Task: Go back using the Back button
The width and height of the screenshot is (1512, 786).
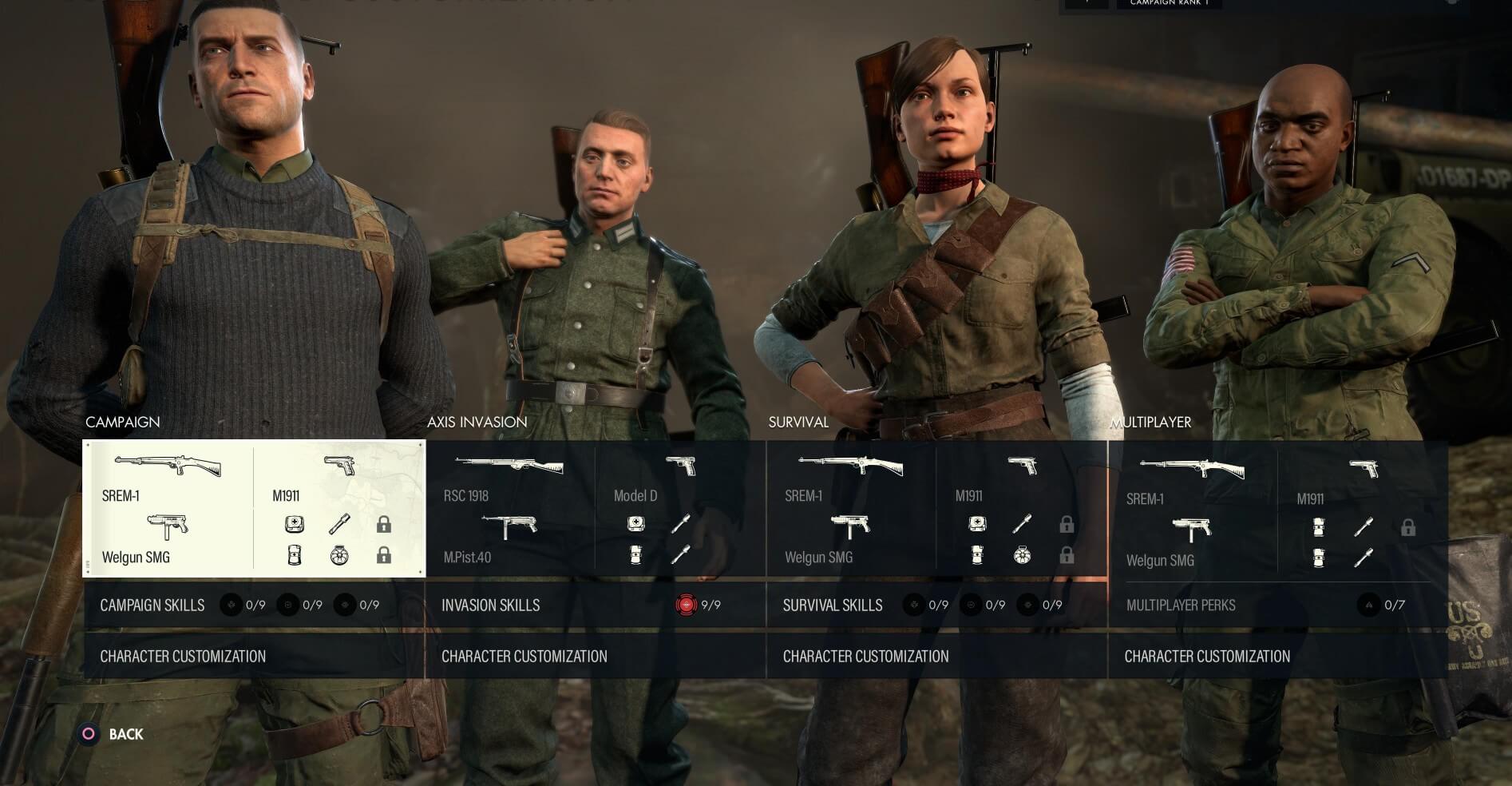Action: (113, 734)
